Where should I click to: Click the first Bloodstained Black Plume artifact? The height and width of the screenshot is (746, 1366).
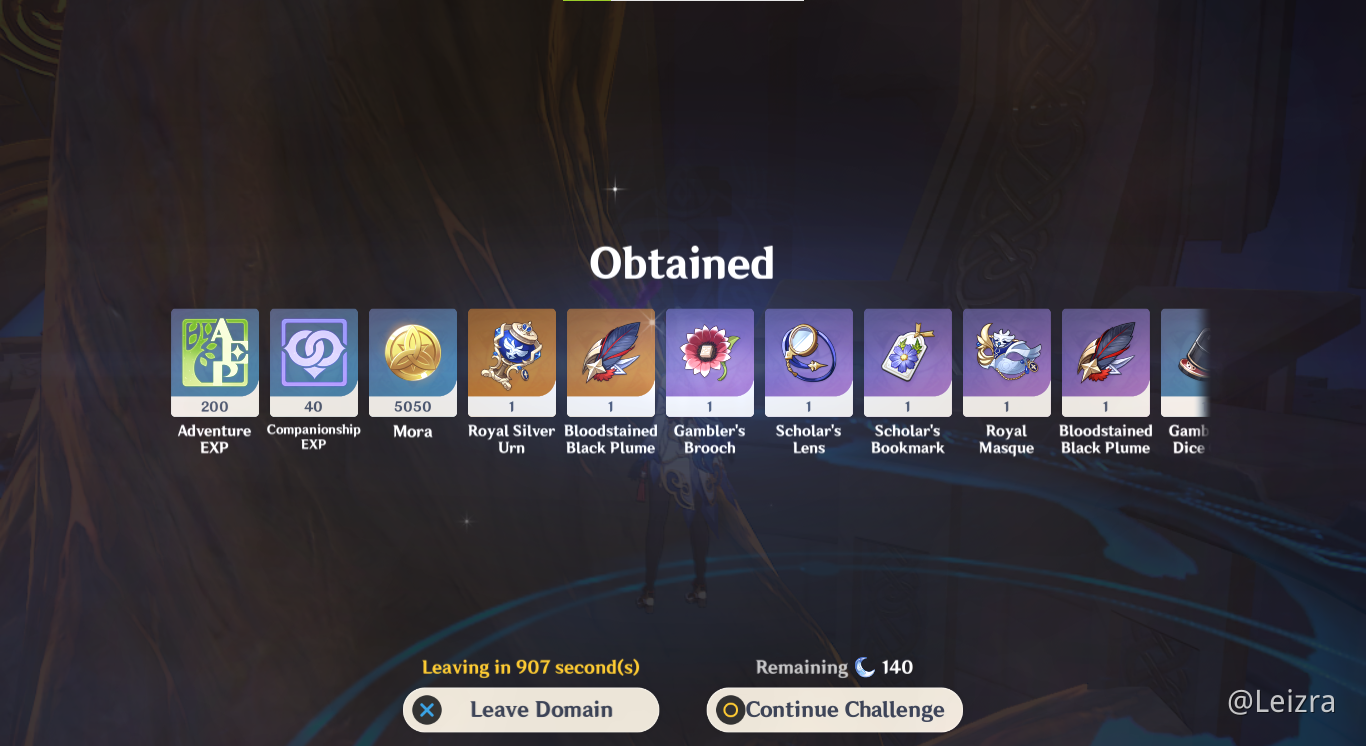pyautogui.click(x=610, y=362)
